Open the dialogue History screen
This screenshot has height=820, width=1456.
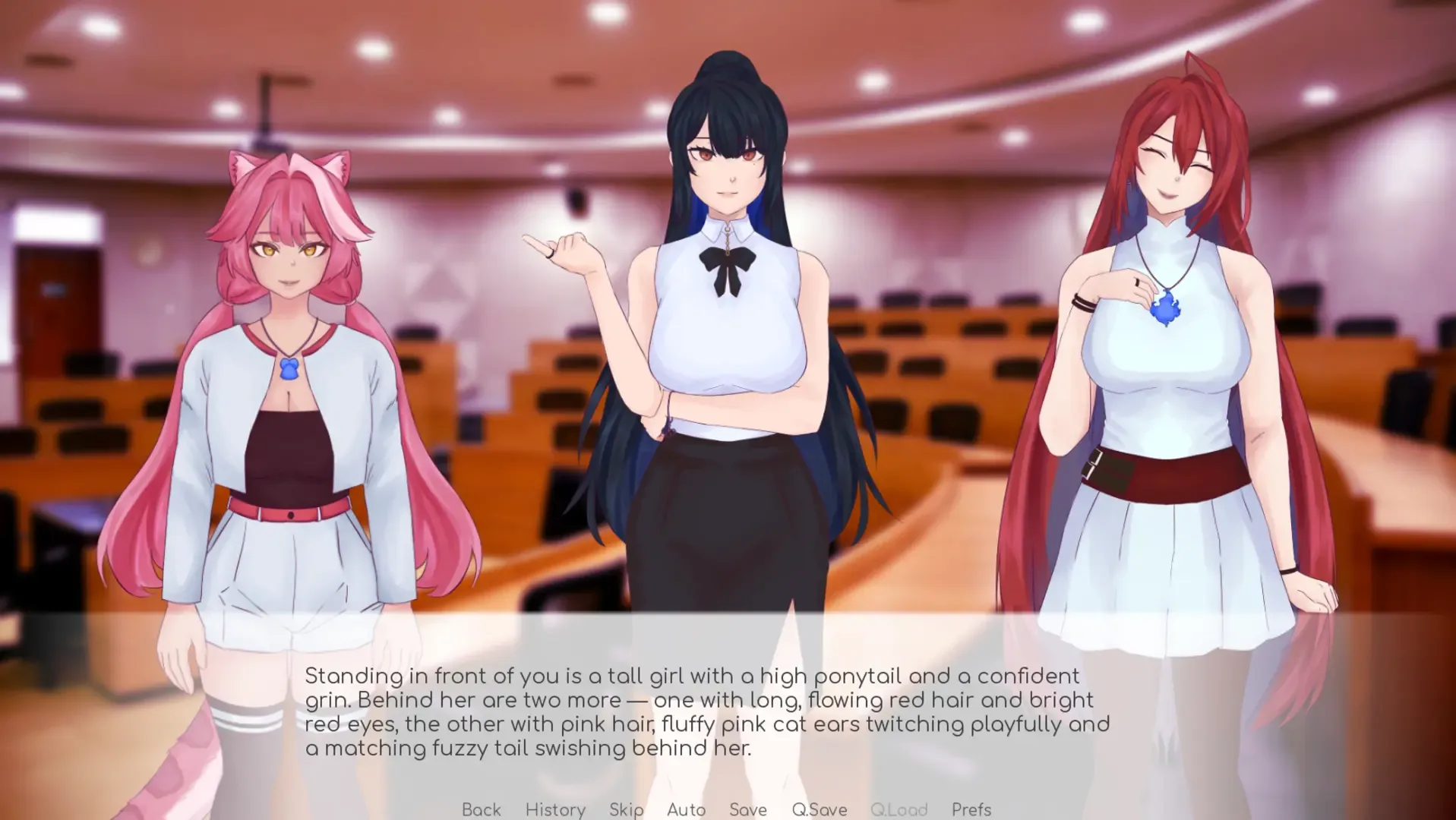[x=555, y=809]
